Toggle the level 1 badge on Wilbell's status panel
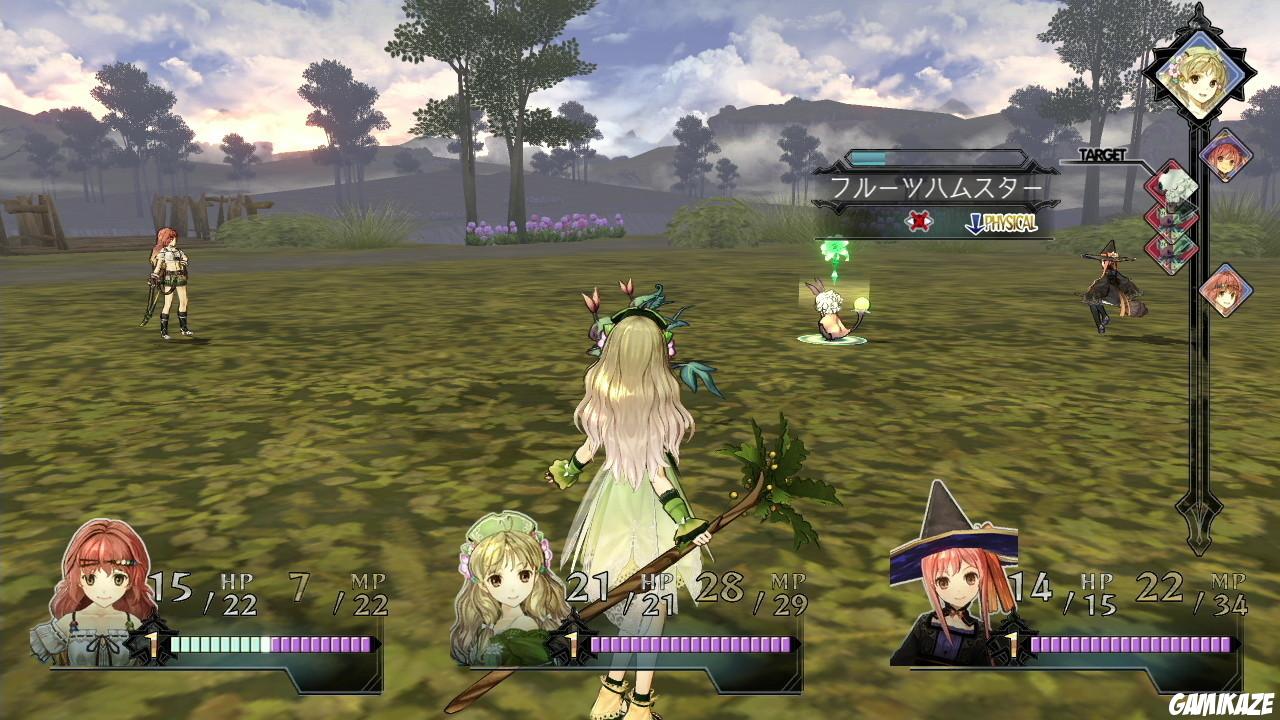Image resolution: width=1280 pixels, height=720 pixels. click(1015, 645)
